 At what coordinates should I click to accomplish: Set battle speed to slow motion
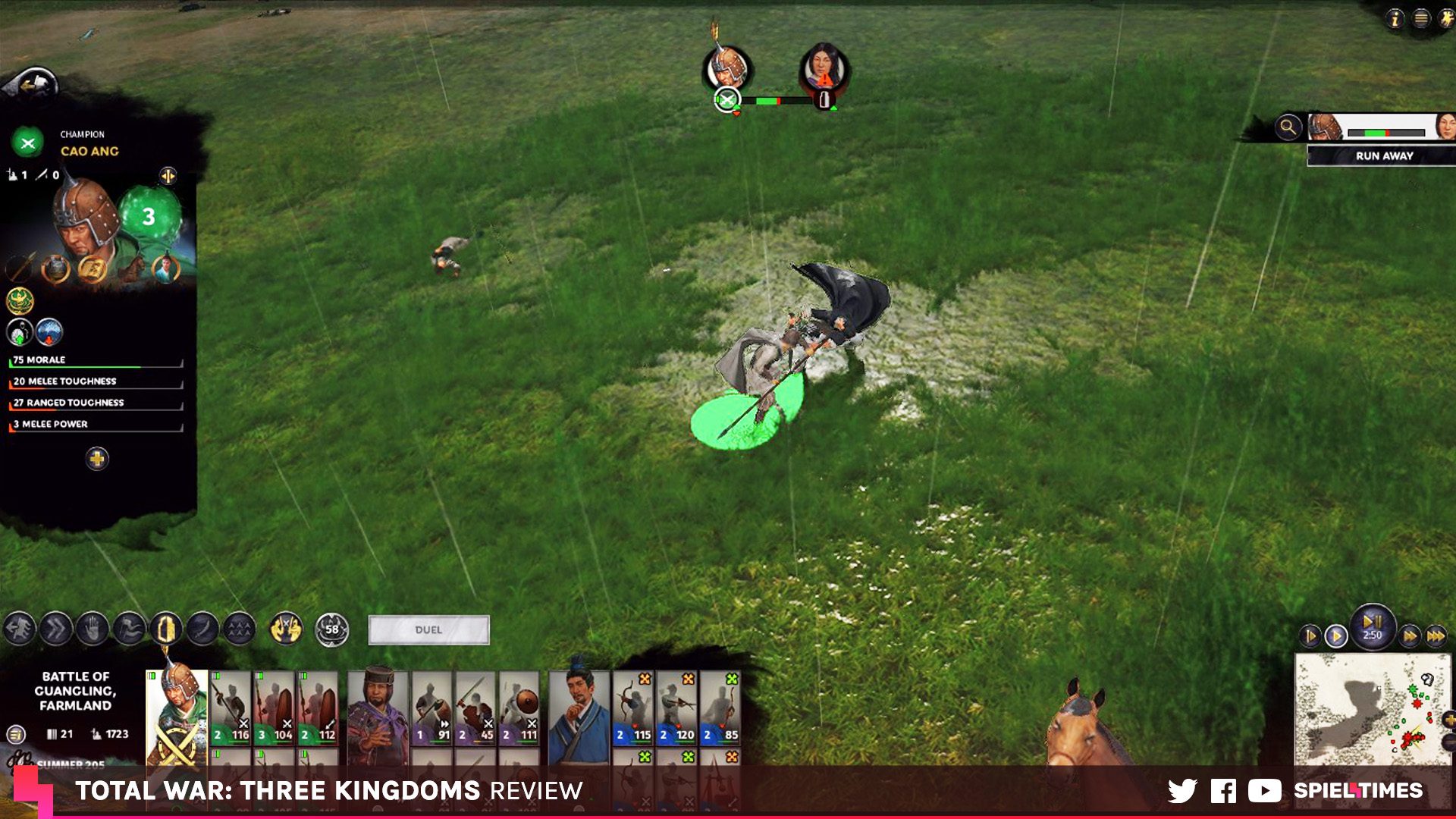click(1310, 635)
